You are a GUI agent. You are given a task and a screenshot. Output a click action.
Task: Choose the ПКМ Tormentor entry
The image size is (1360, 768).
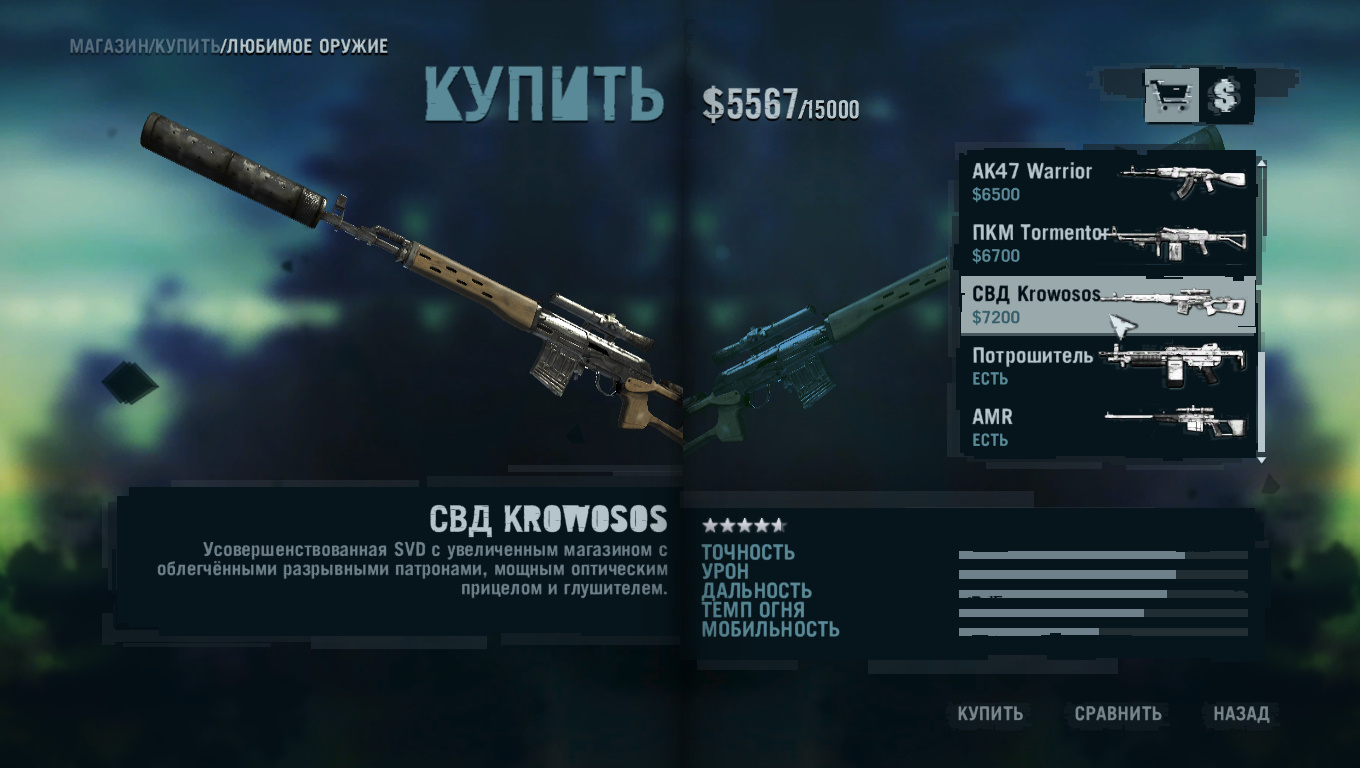click(x=1106, y=243)
